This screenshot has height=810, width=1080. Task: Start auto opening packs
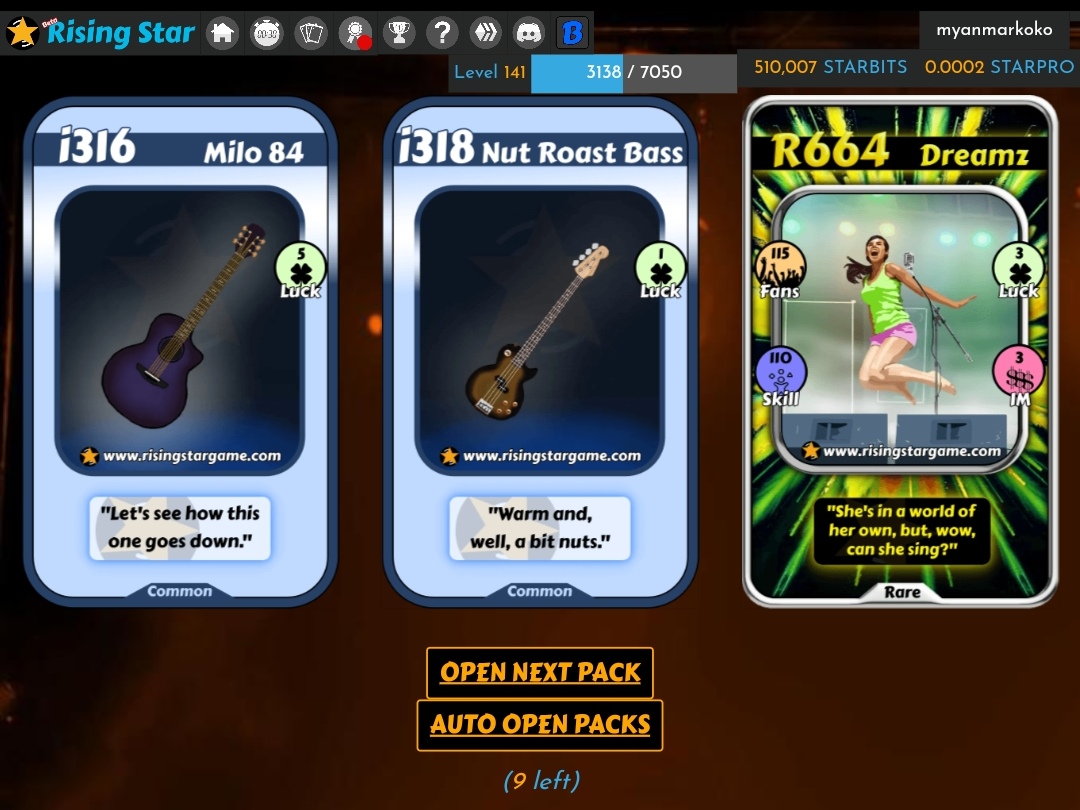(540, 725)
